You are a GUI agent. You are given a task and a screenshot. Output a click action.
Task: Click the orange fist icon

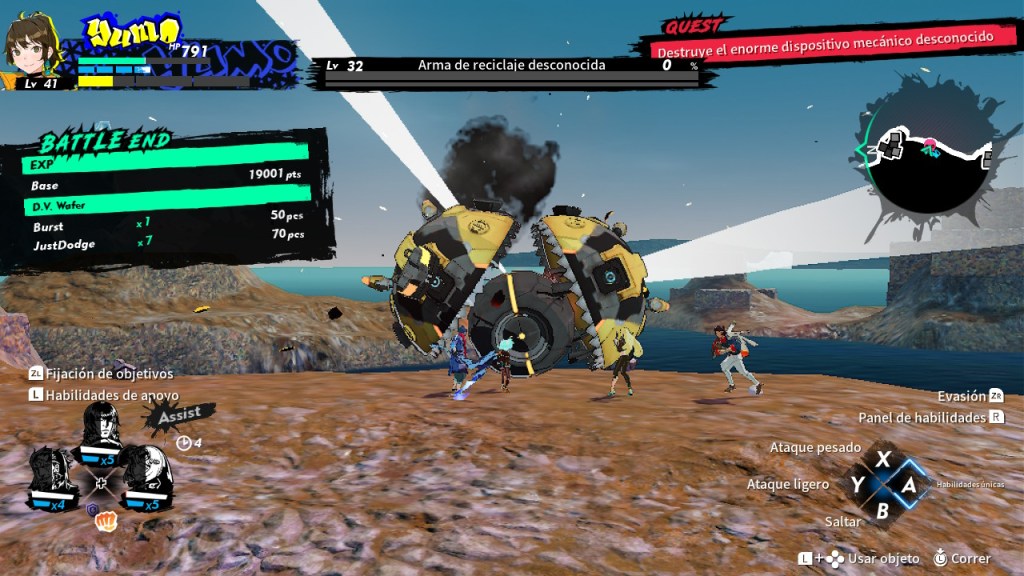102,522
